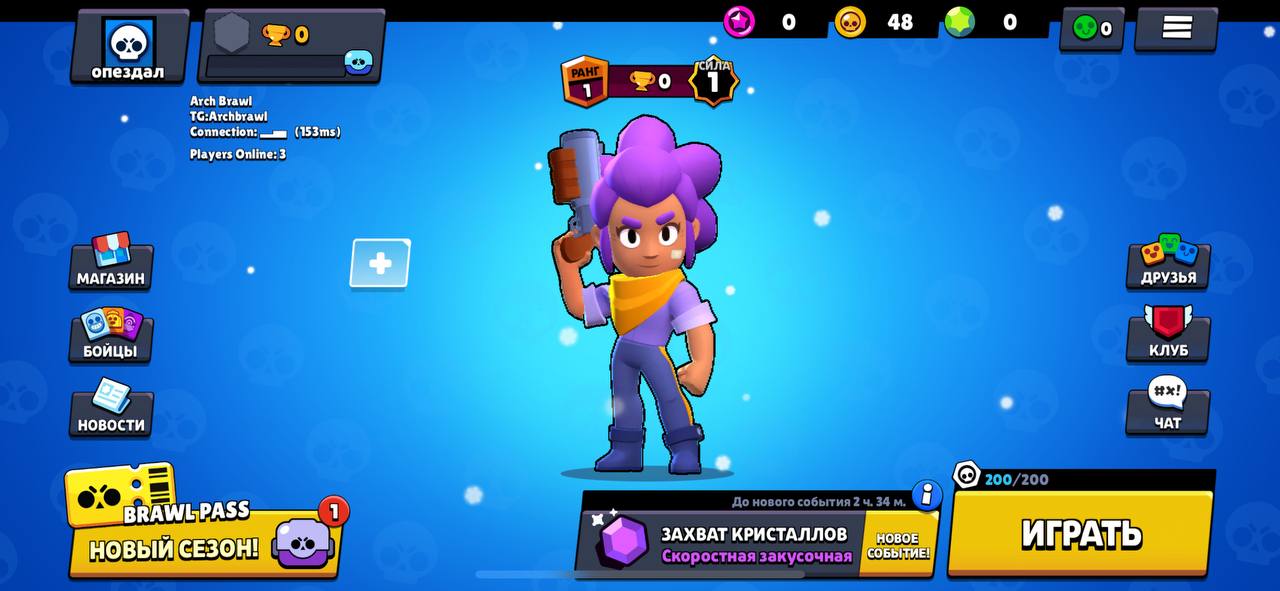Open the ЧАТ chat window

pos(1168,408)
